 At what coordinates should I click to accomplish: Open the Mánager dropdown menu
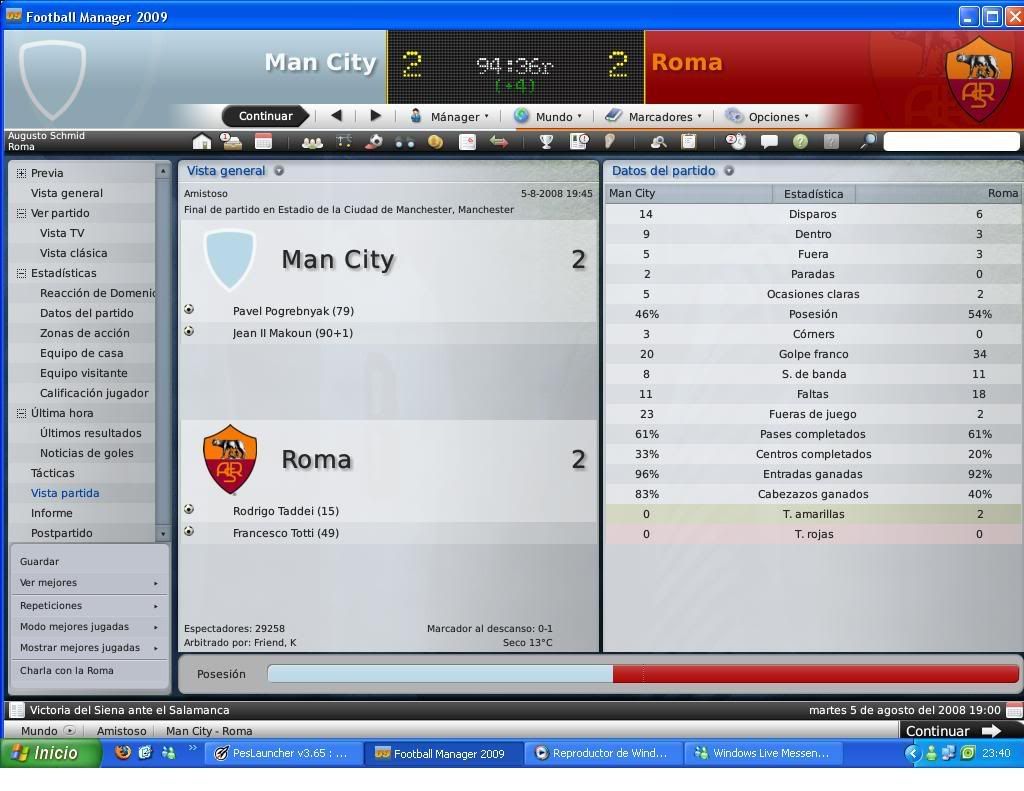point(450,116)
